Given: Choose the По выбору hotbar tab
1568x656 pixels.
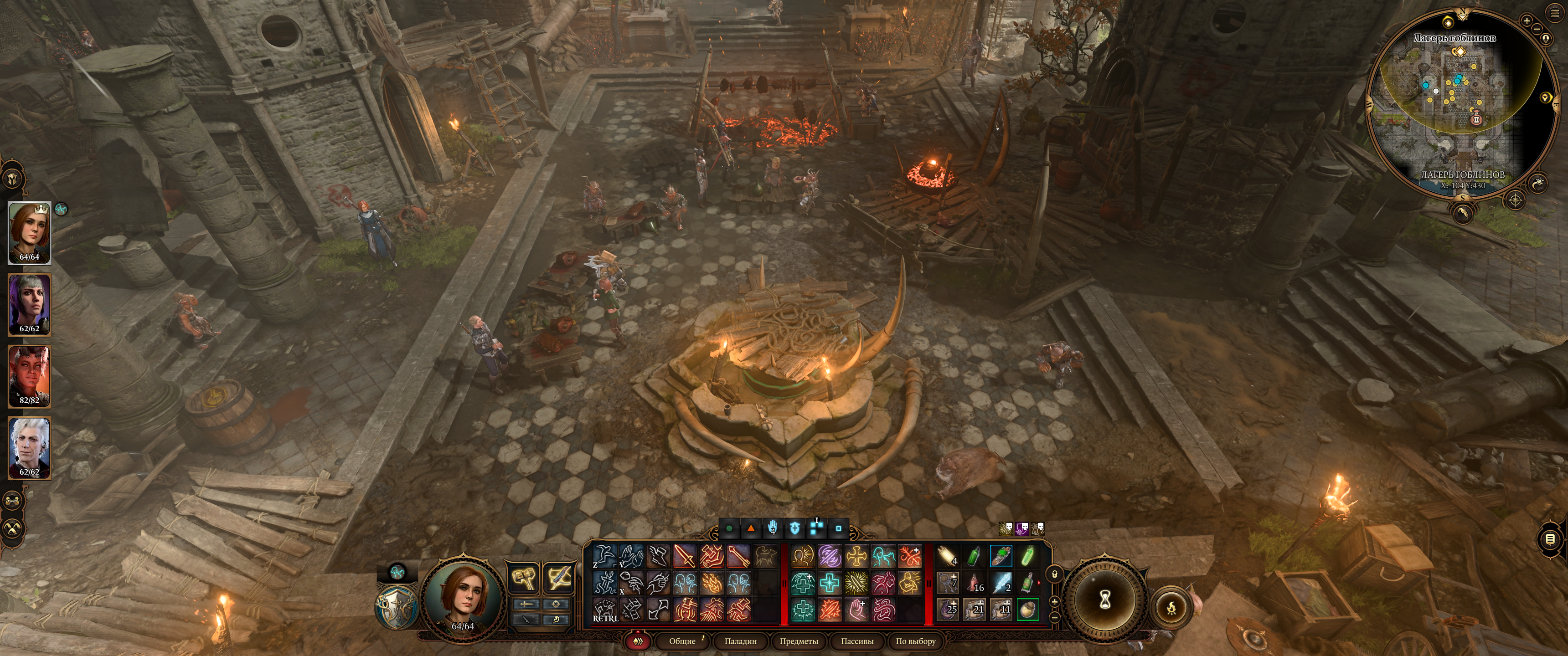Looking at the screenshot, I should tap(915, 641).
